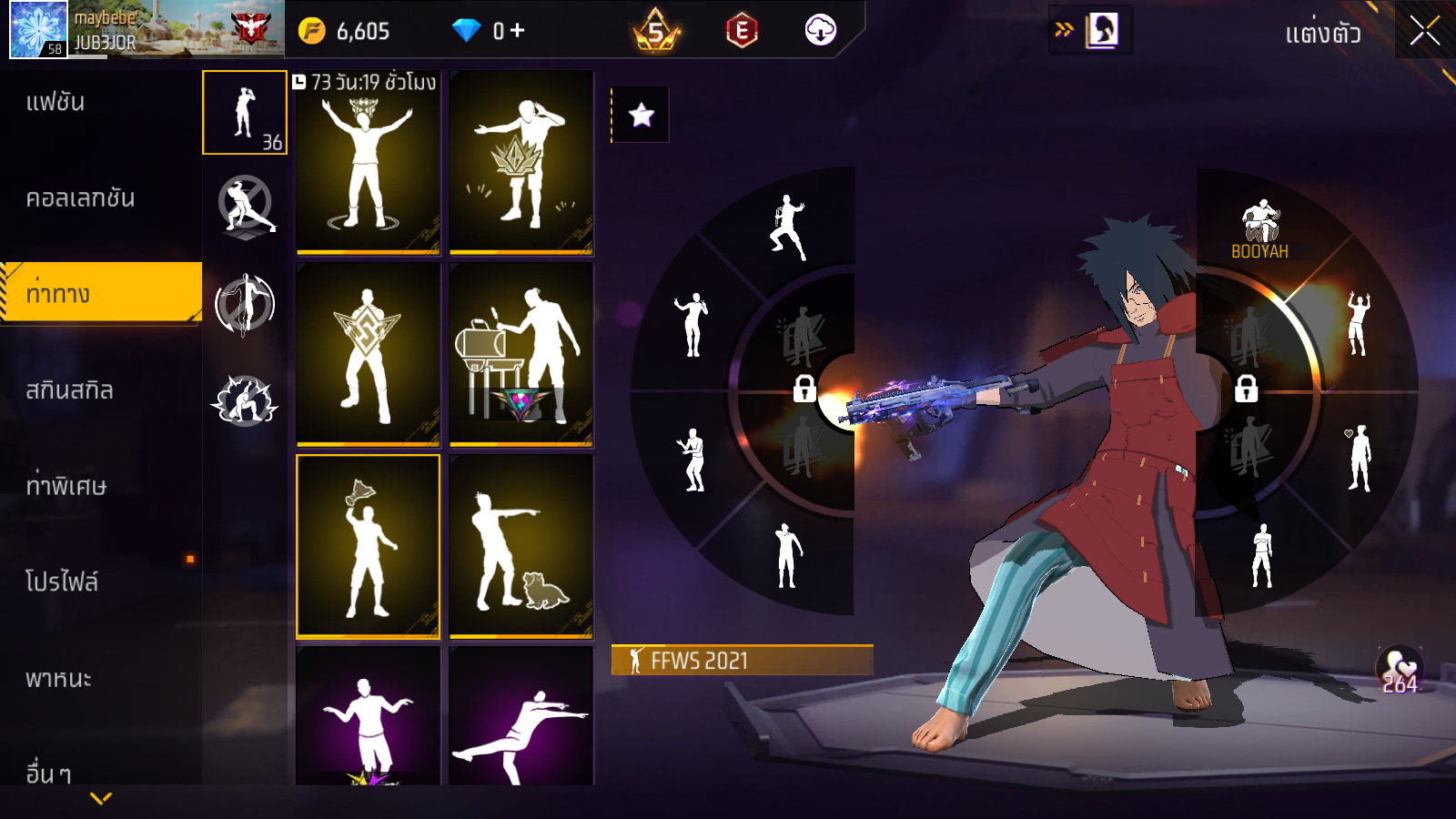Viewport: 1456px width, 819px height.
Task: Select the emote with the trophy raised overhead
Action: tap(368, 546)
